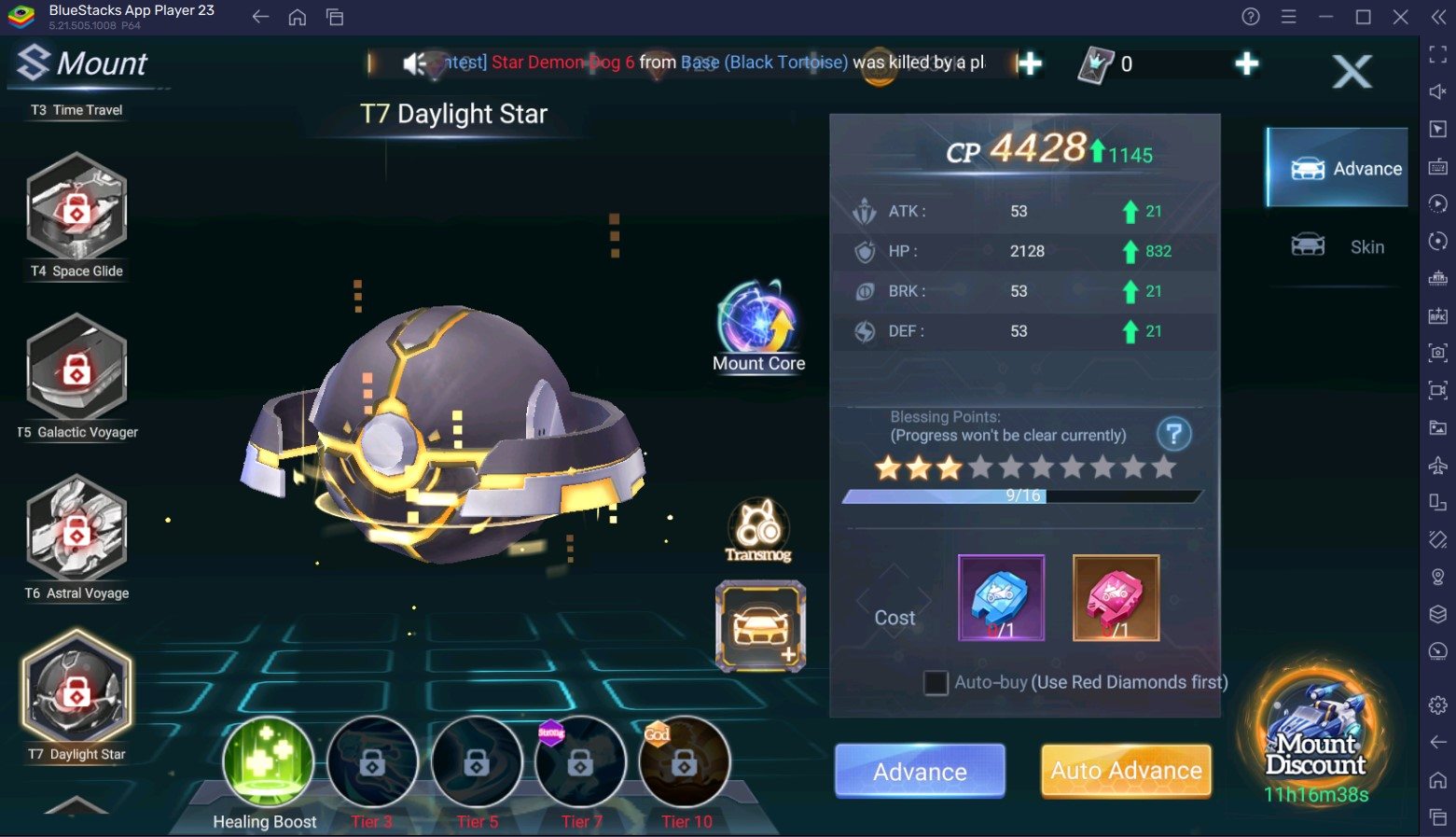The image size is (1456, 837).
Task: Open the Mount Discount offer
Action: [x=1316, y=737]
